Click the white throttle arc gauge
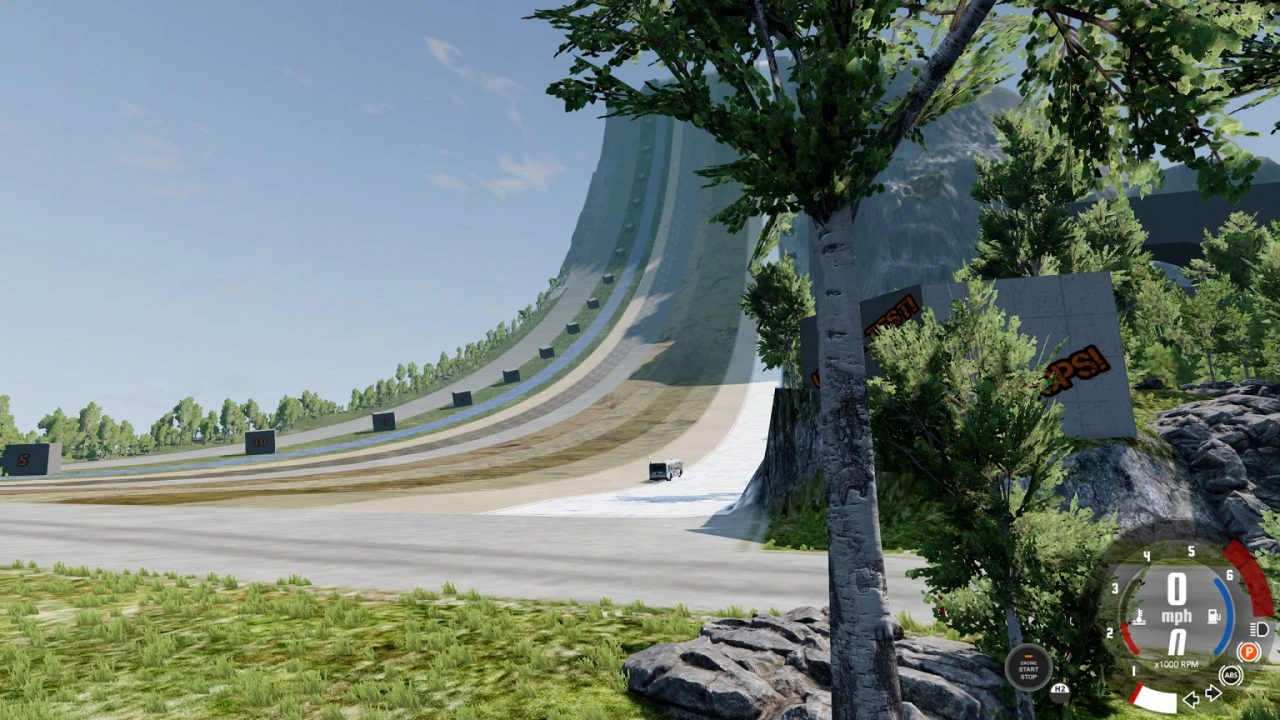1280x720 pixels. pyautogui.click(x=1157, y=697)
